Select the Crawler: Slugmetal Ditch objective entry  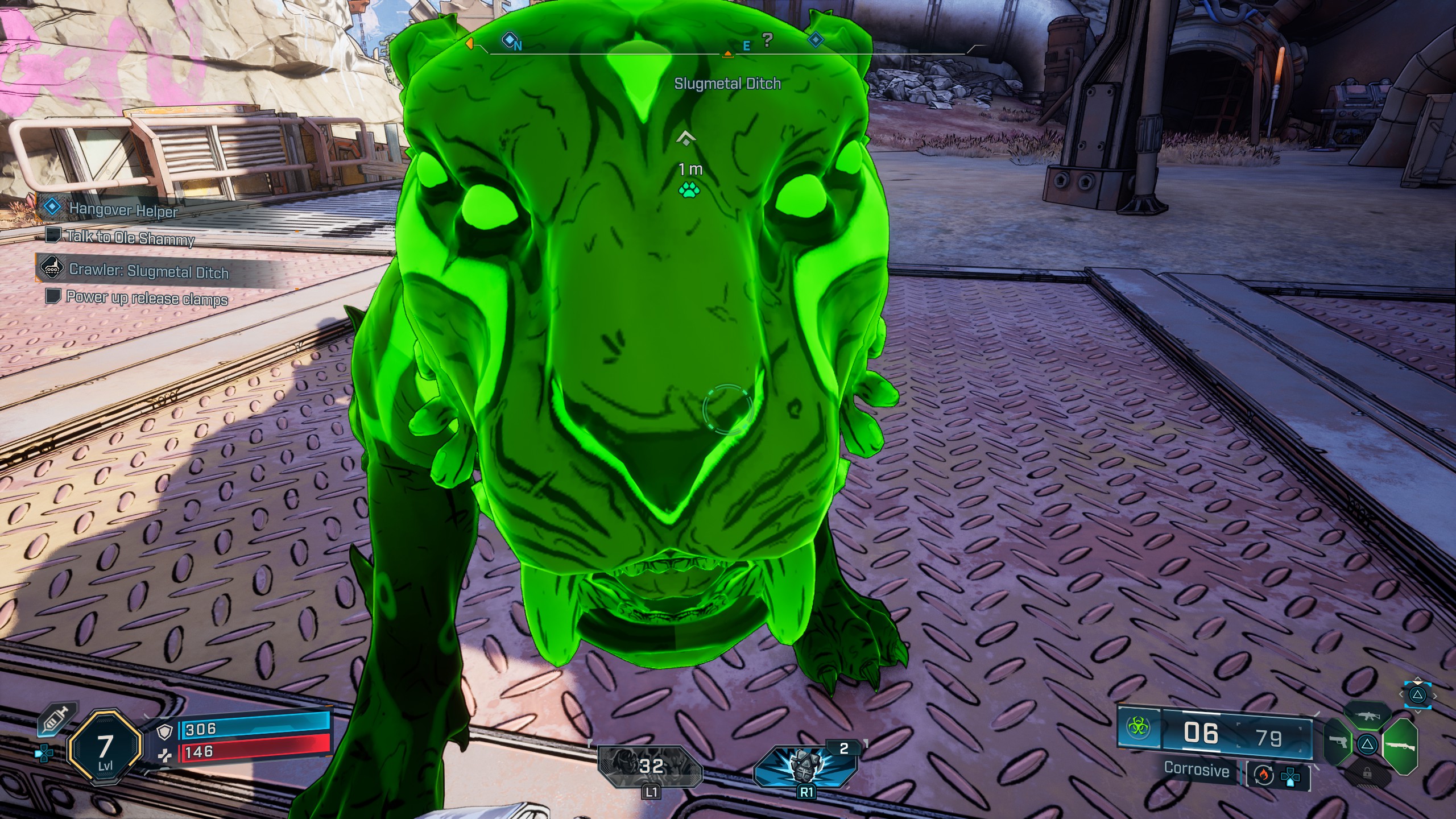pyautogui.click(x=148, y=270)
